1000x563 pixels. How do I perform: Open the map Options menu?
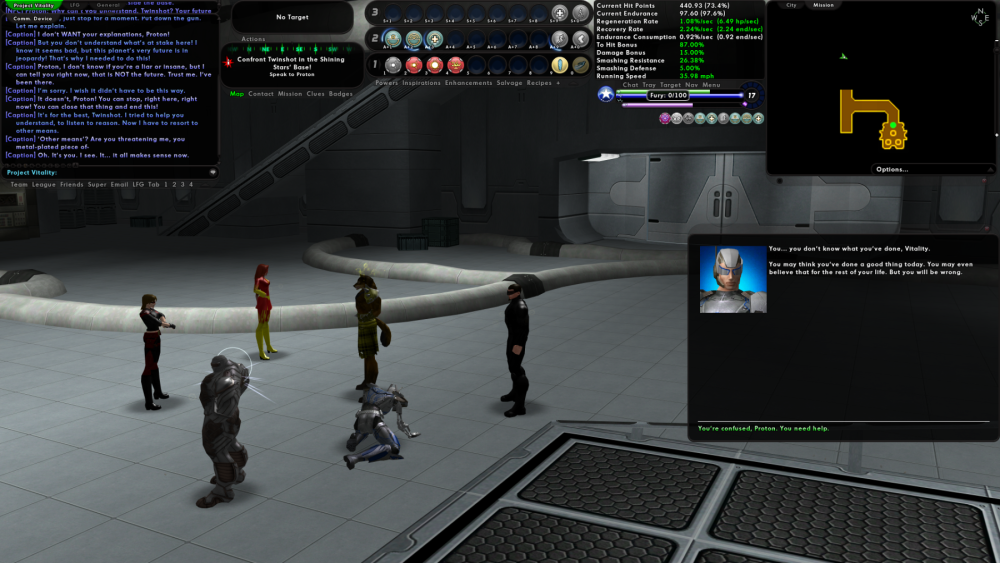coord(892,169)
